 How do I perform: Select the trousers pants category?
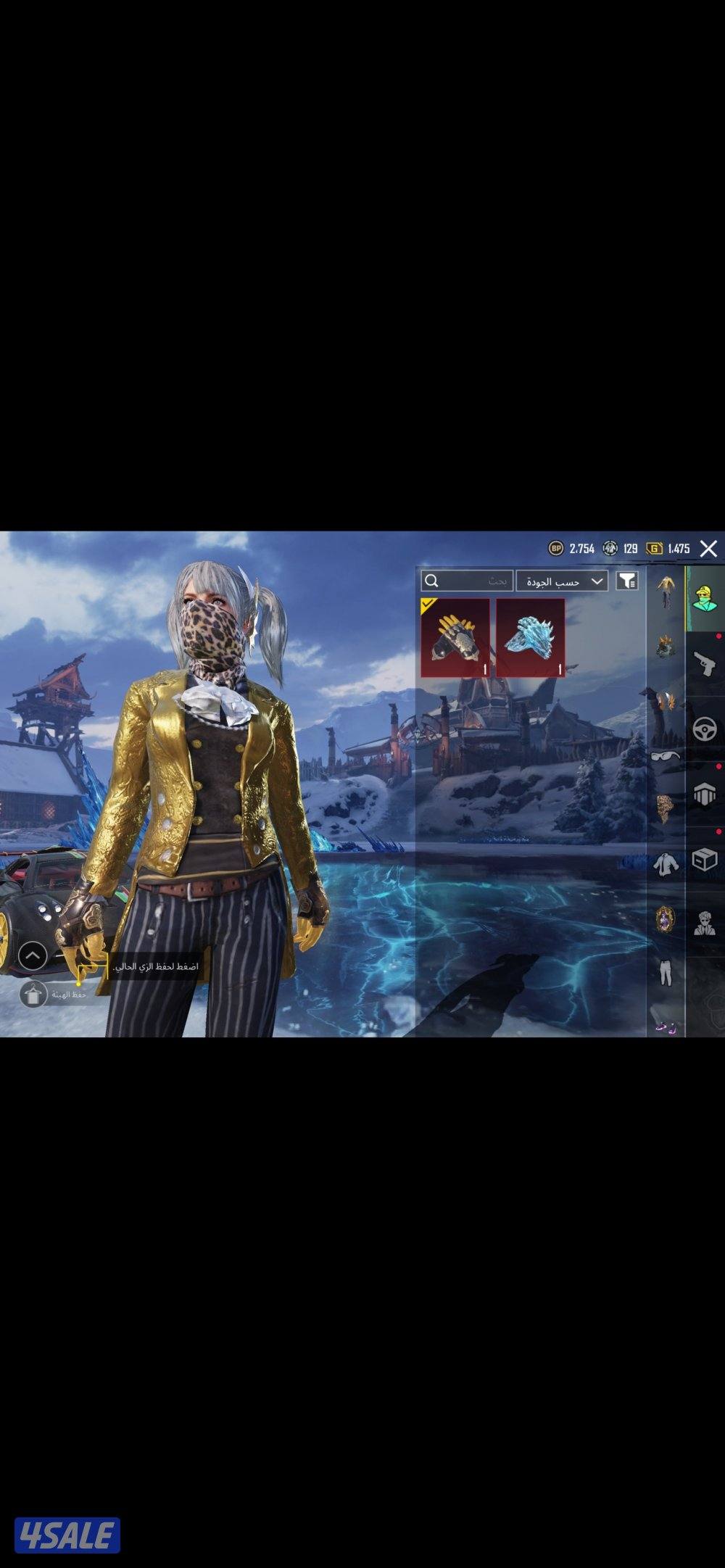[666, 973]
